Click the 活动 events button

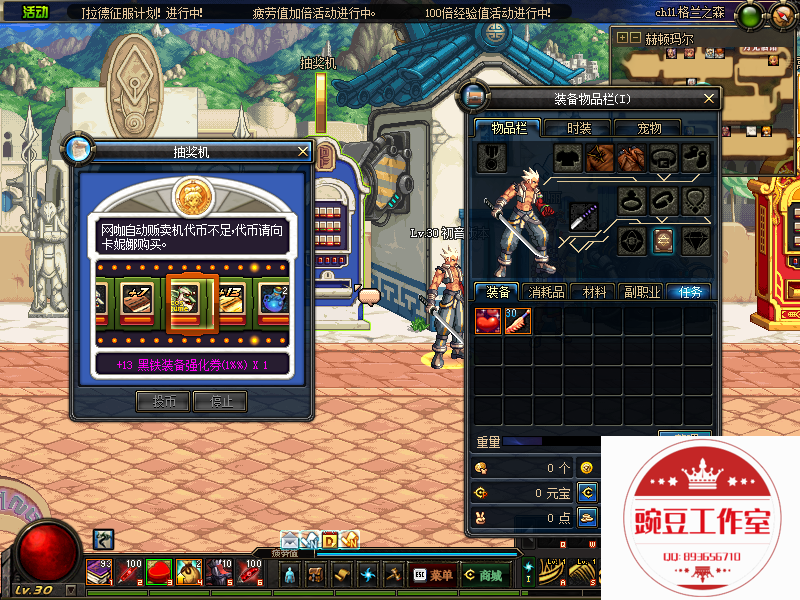[35, 12]
